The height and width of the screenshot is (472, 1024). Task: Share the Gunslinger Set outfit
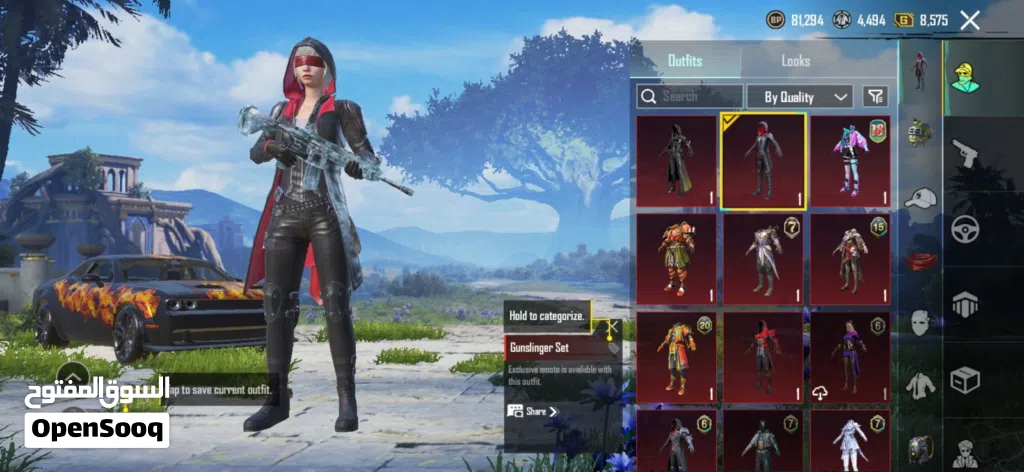532,411
